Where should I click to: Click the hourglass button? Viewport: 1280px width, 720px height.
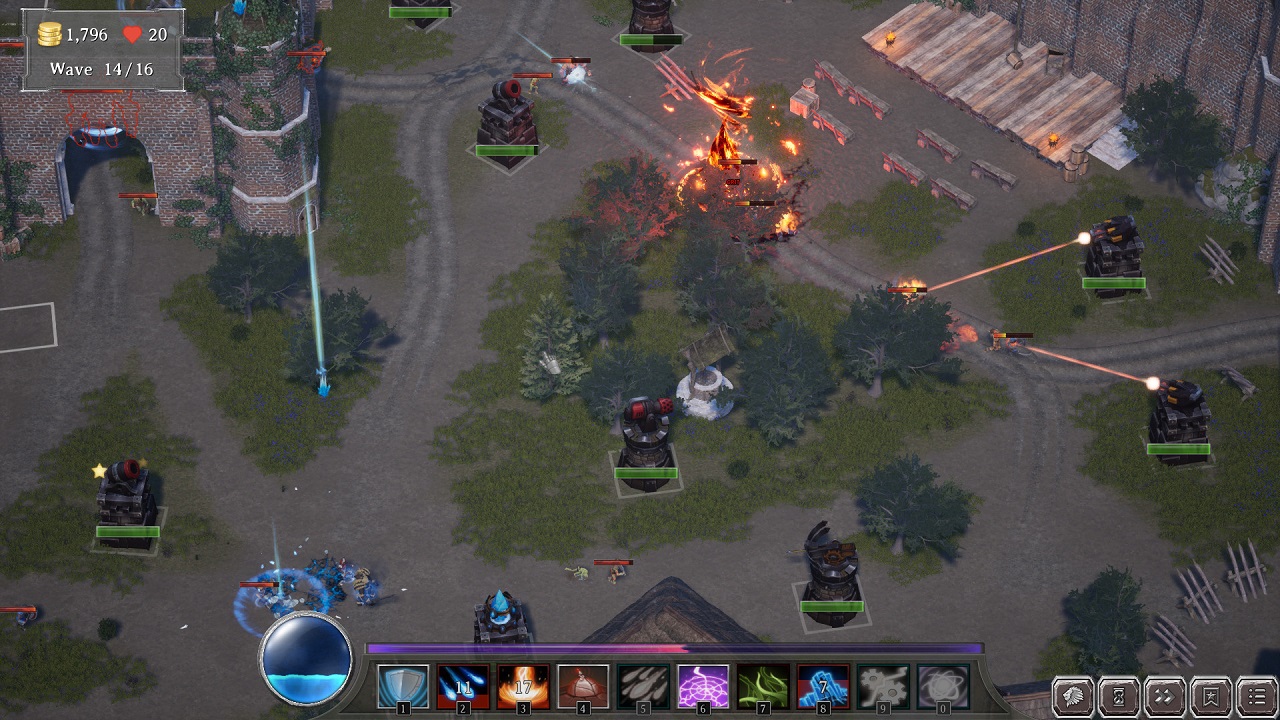[1119, 696]
